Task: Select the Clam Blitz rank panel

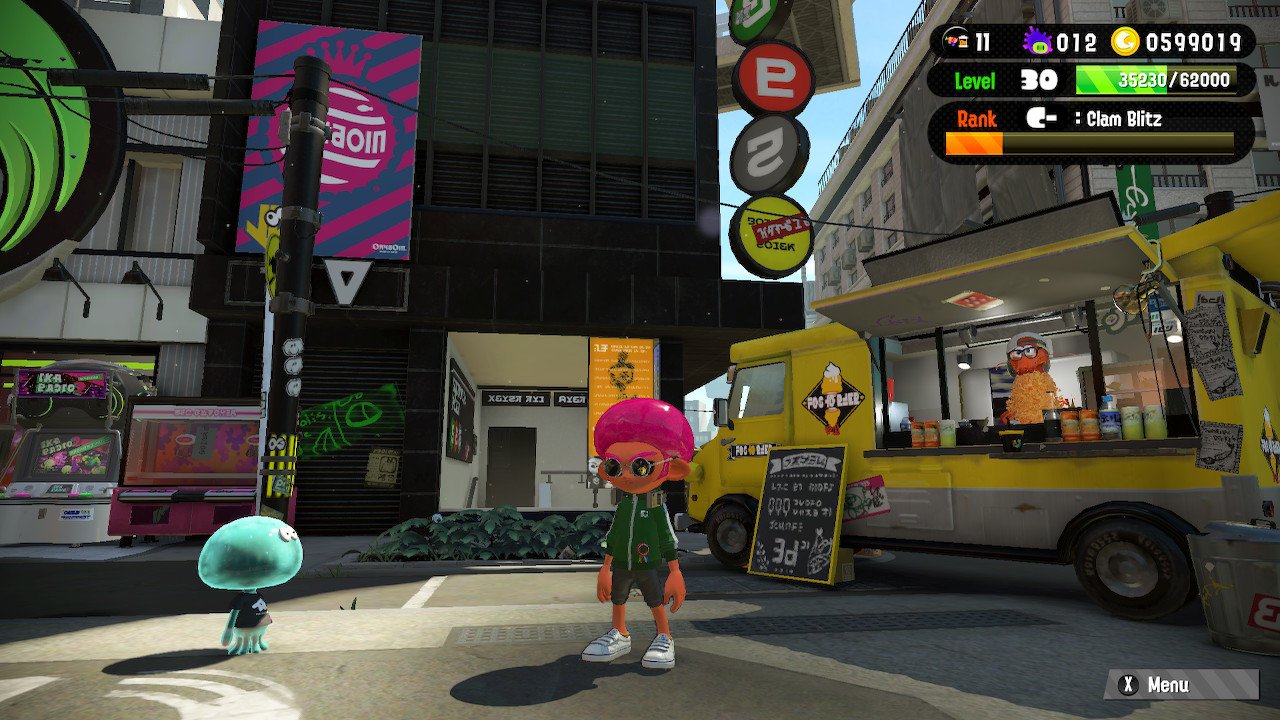Action: pyautogui.click(x=1090, y=131)
